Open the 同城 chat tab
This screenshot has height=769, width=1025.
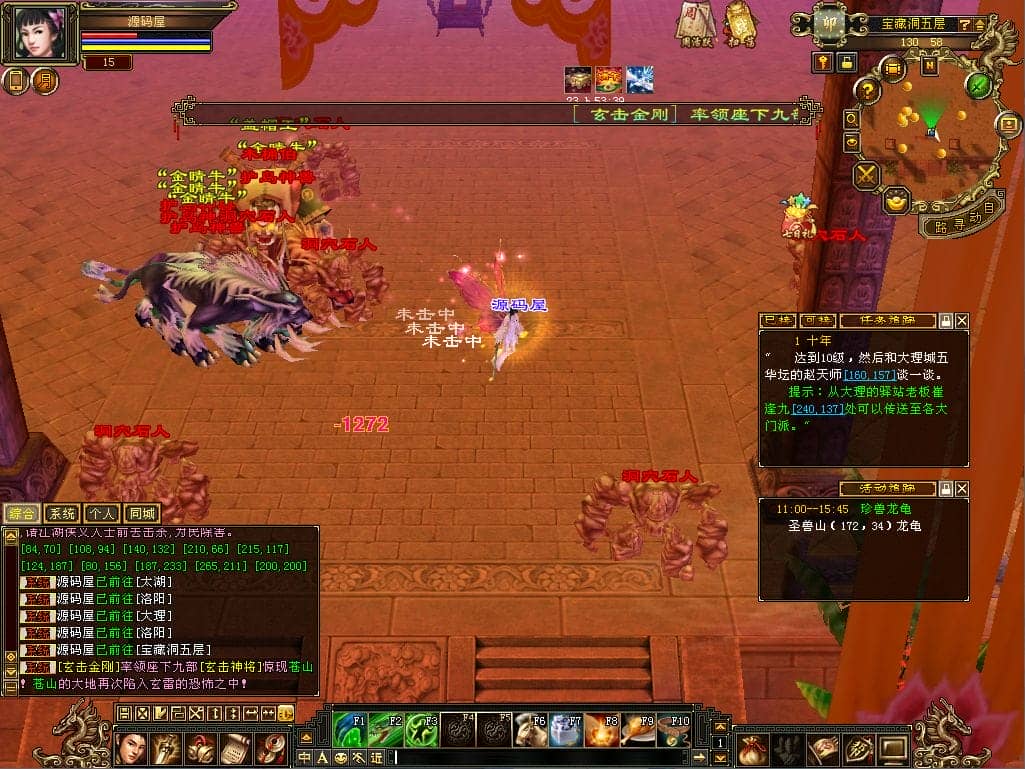point(144,514)
